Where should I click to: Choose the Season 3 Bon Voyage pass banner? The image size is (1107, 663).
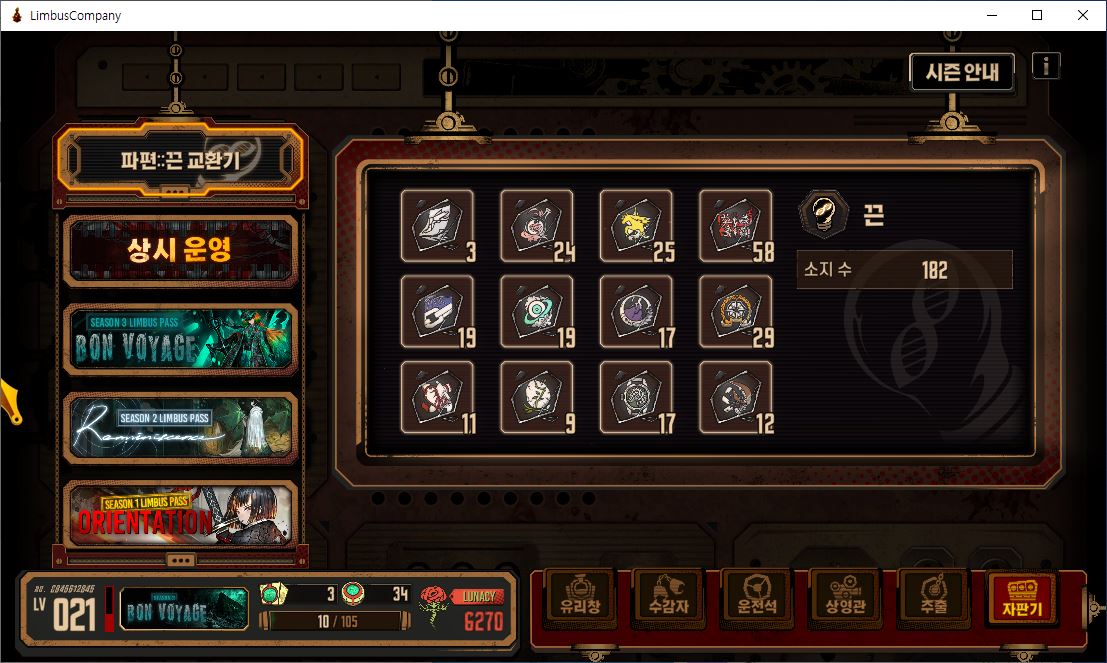[x=180, y=338]
